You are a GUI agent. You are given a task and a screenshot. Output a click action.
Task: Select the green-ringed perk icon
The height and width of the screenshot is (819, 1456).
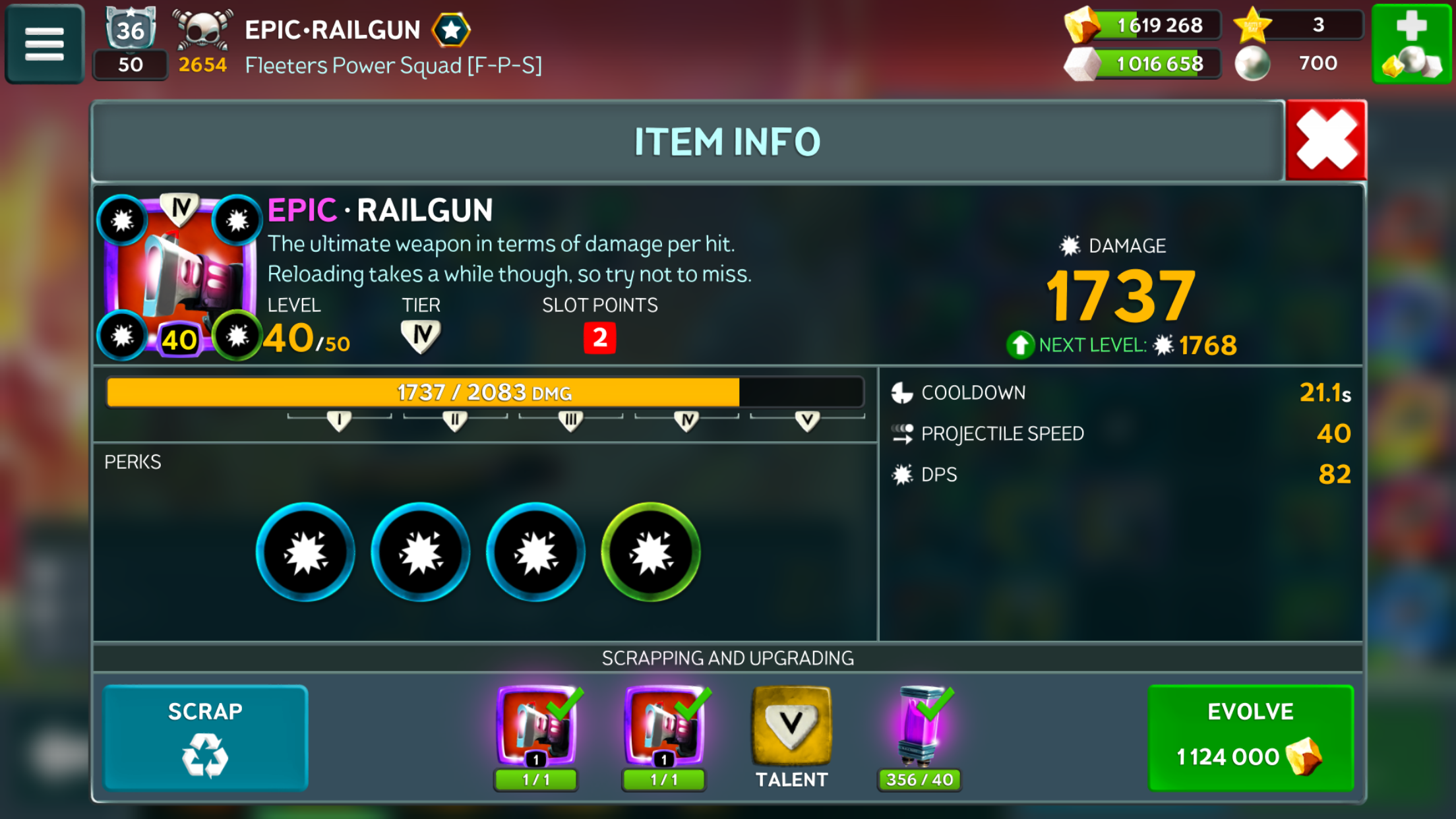[650, 552]
